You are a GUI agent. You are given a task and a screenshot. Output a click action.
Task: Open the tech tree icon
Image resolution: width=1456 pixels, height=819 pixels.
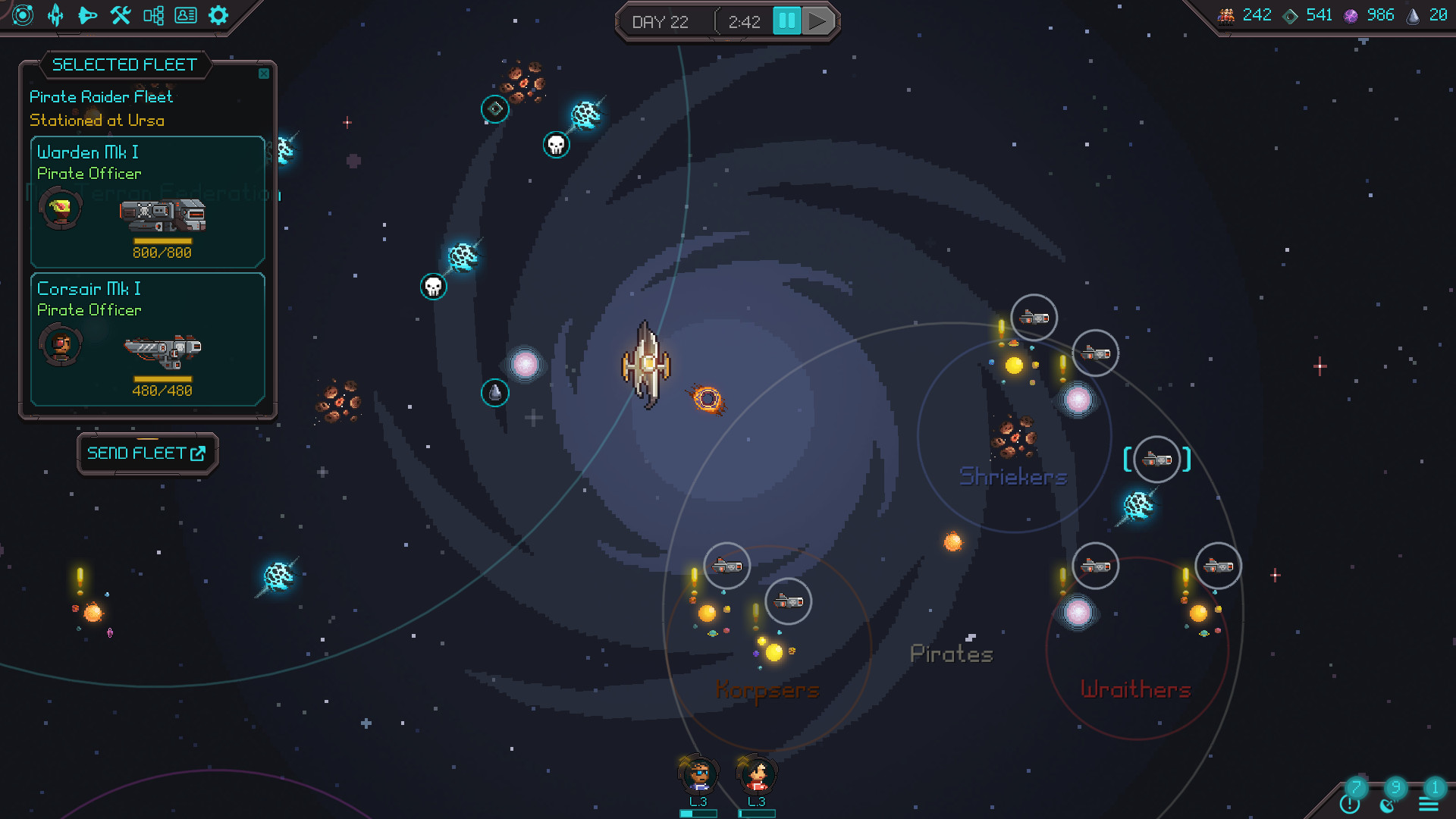click(x=153, y=15)
